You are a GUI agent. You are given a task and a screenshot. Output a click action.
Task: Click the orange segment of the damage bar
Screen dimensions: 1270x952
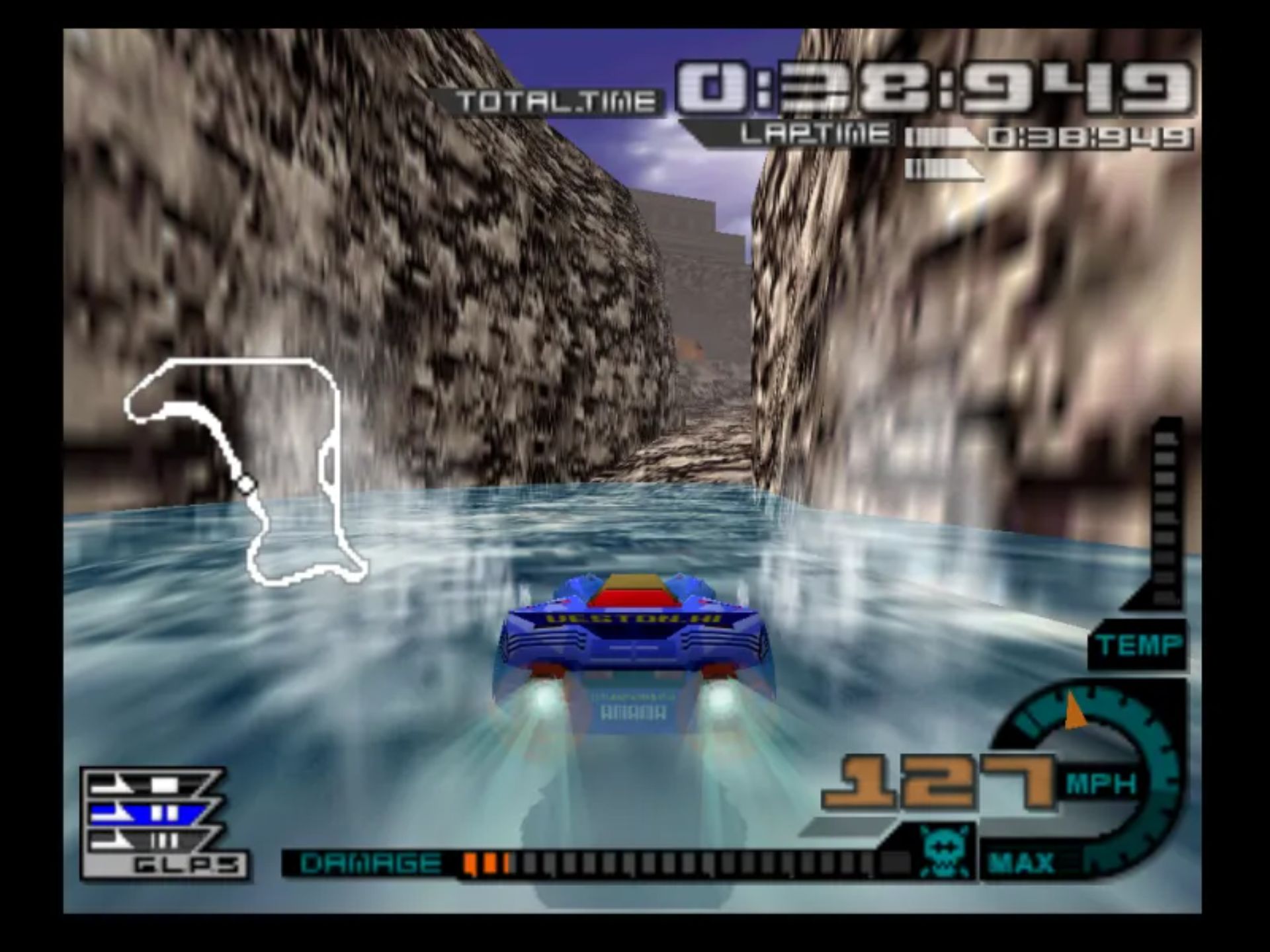pyautogui.click(x=486, y=861)
